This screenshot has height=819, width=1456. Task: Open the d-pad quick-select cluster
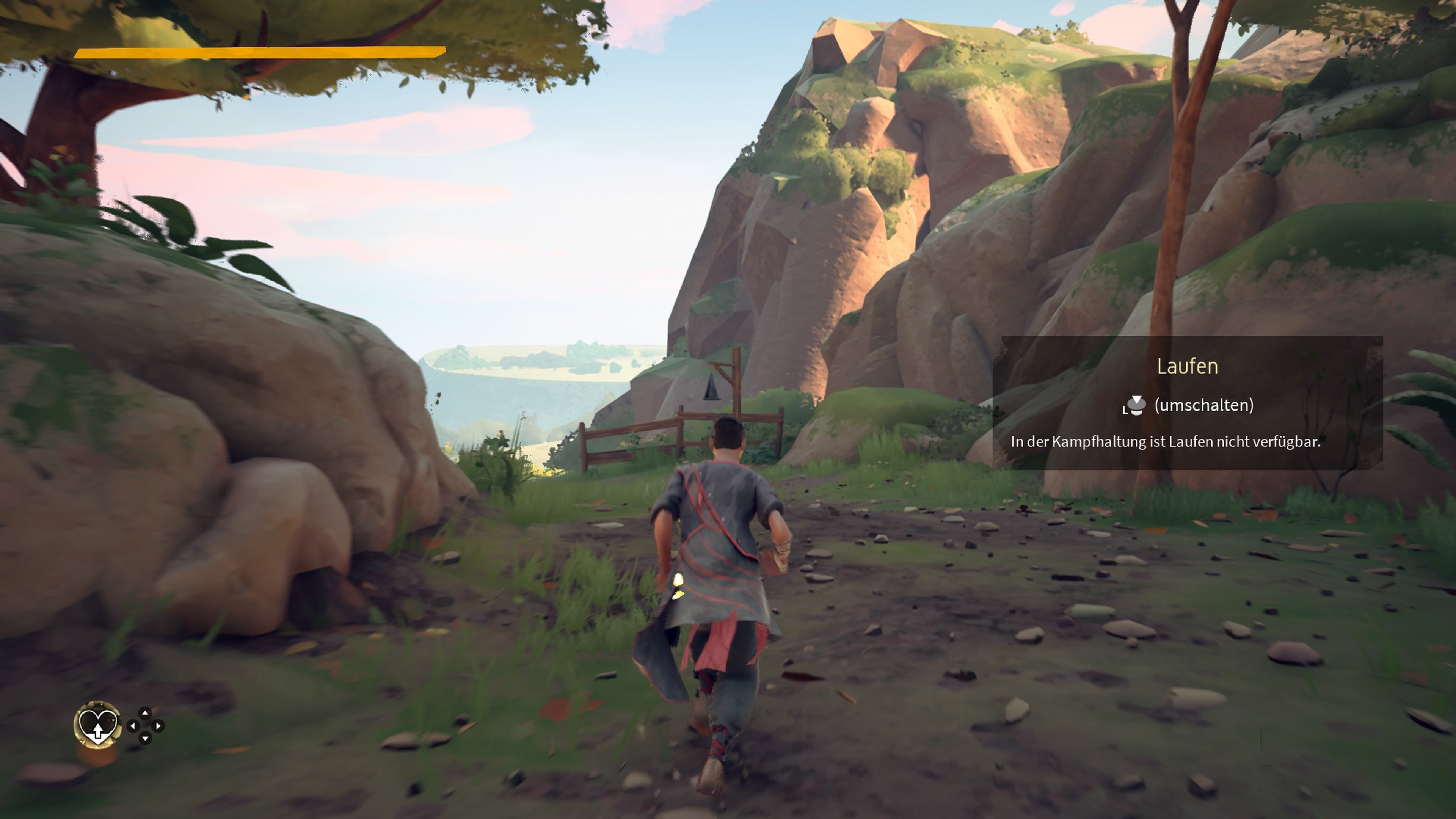(146, 726)
